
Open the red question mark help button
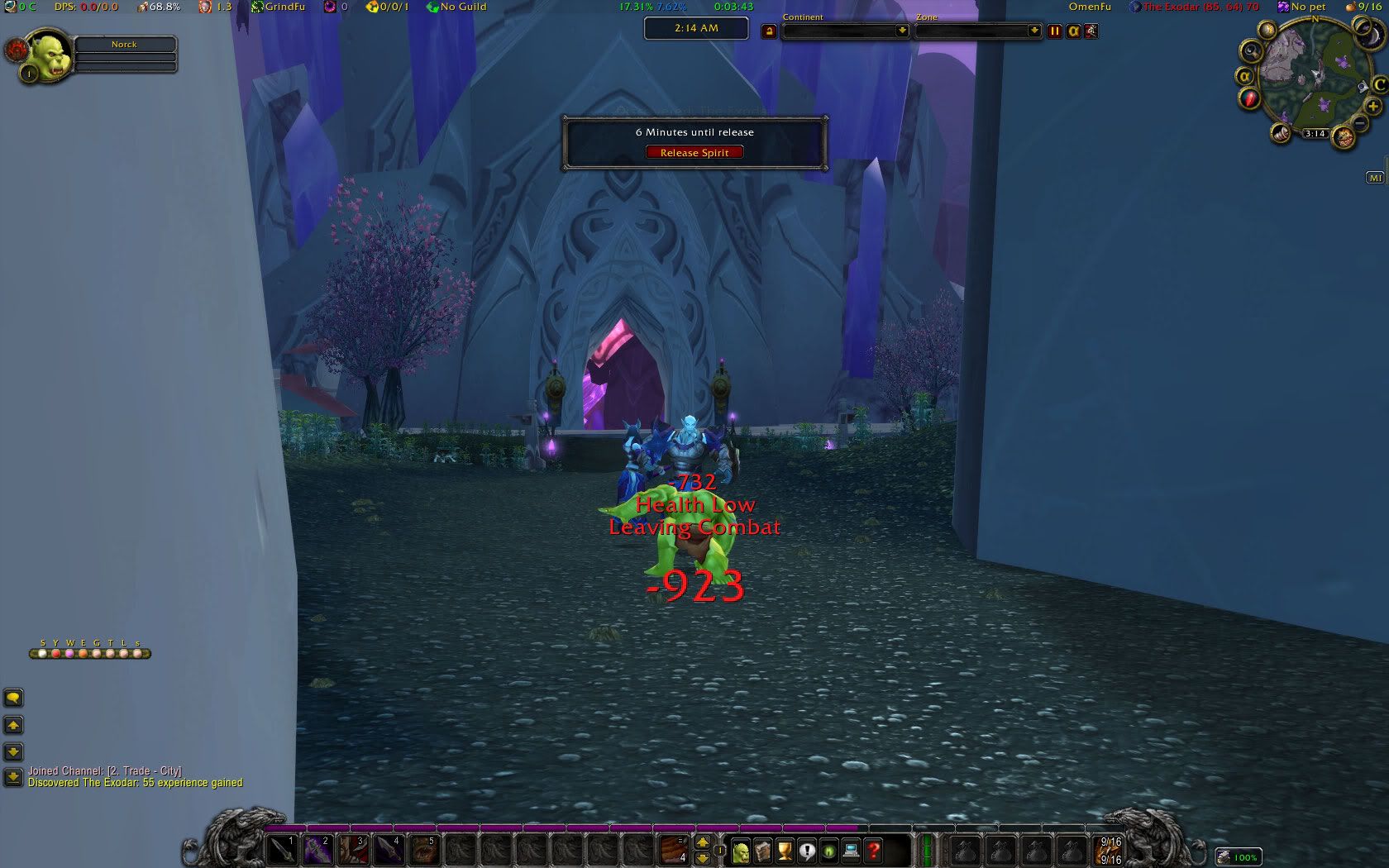click(873, 850)
